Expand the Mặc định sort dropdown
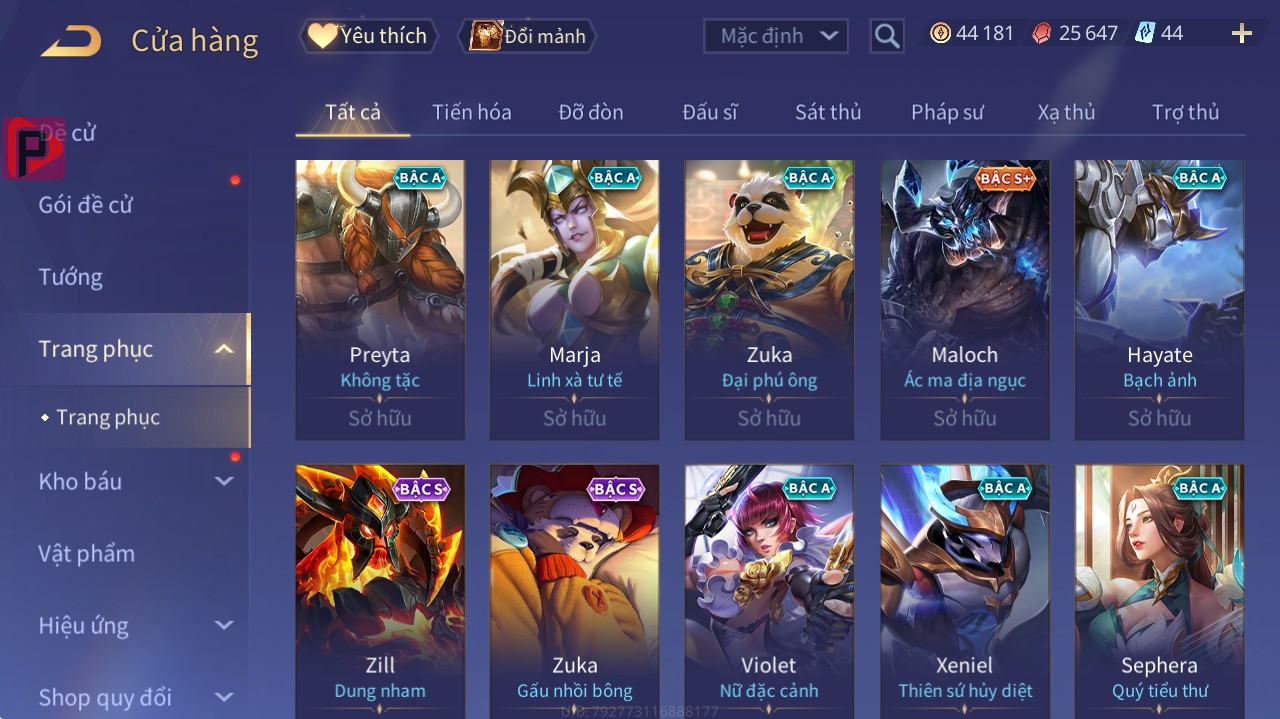 coord(776,36)
